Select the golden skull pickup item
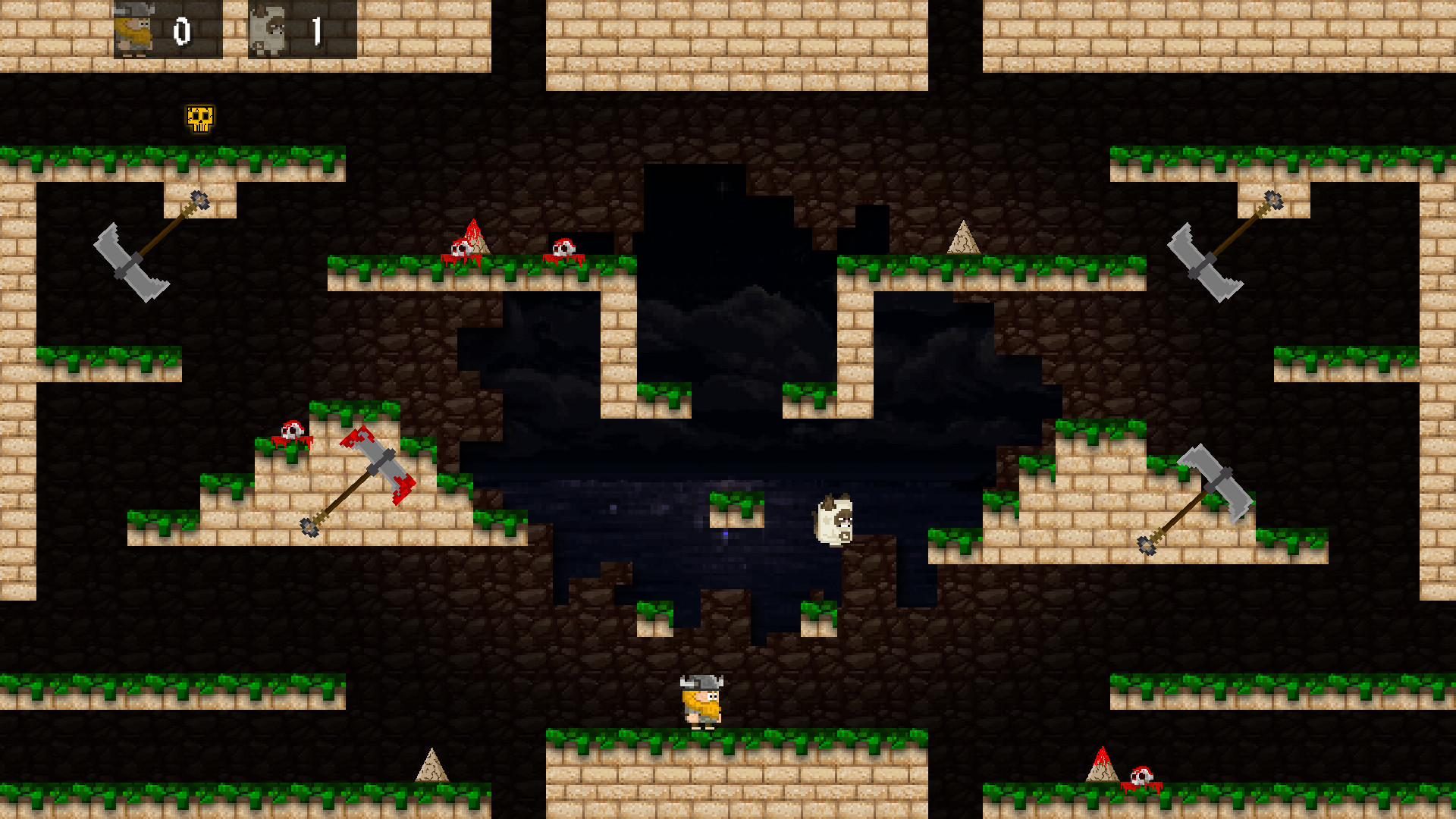The image size is (1456, 819). point(199,118)
